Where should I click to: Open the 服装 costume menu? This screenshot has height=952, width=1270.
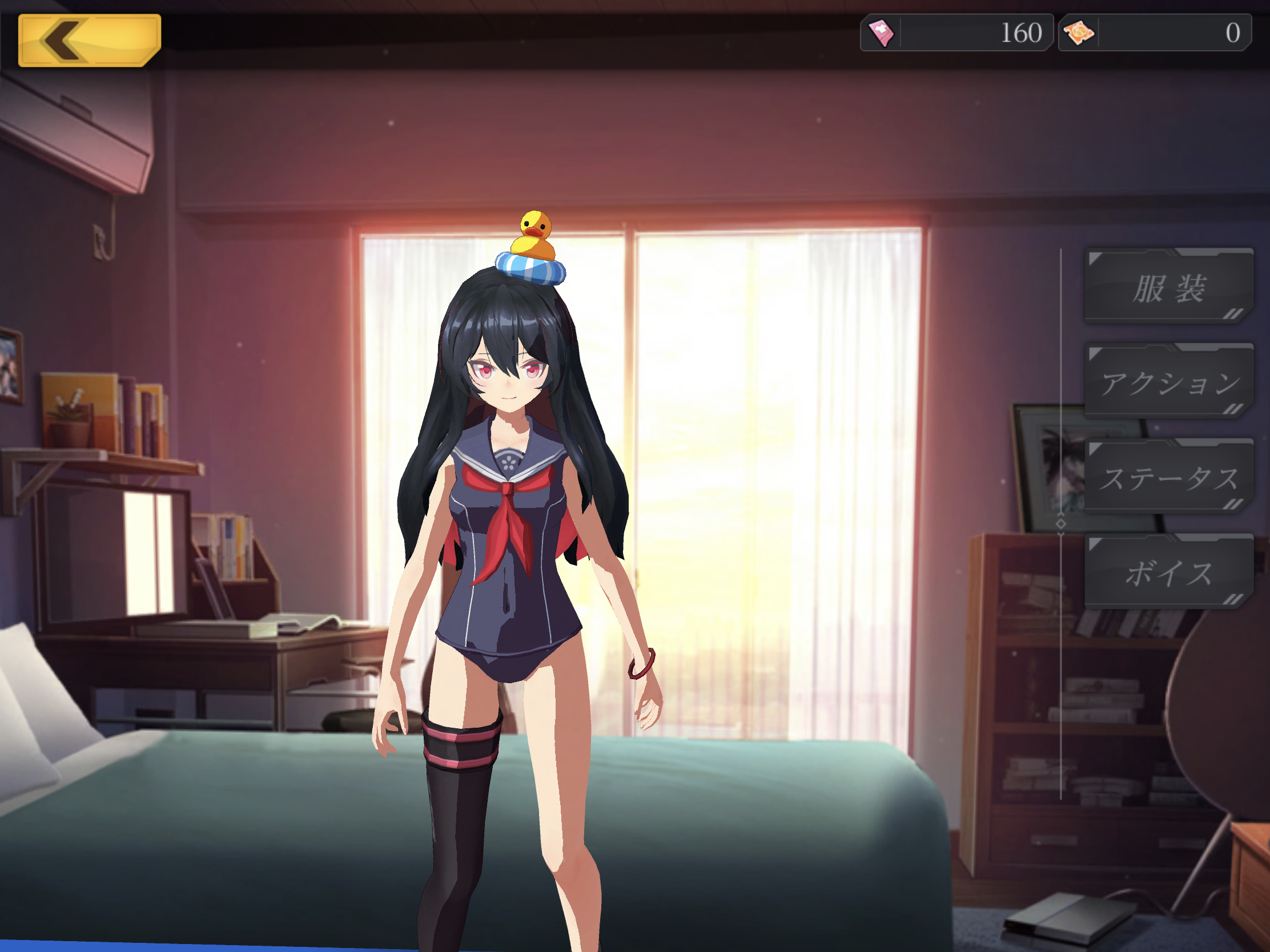click(x=1168, y=288)
